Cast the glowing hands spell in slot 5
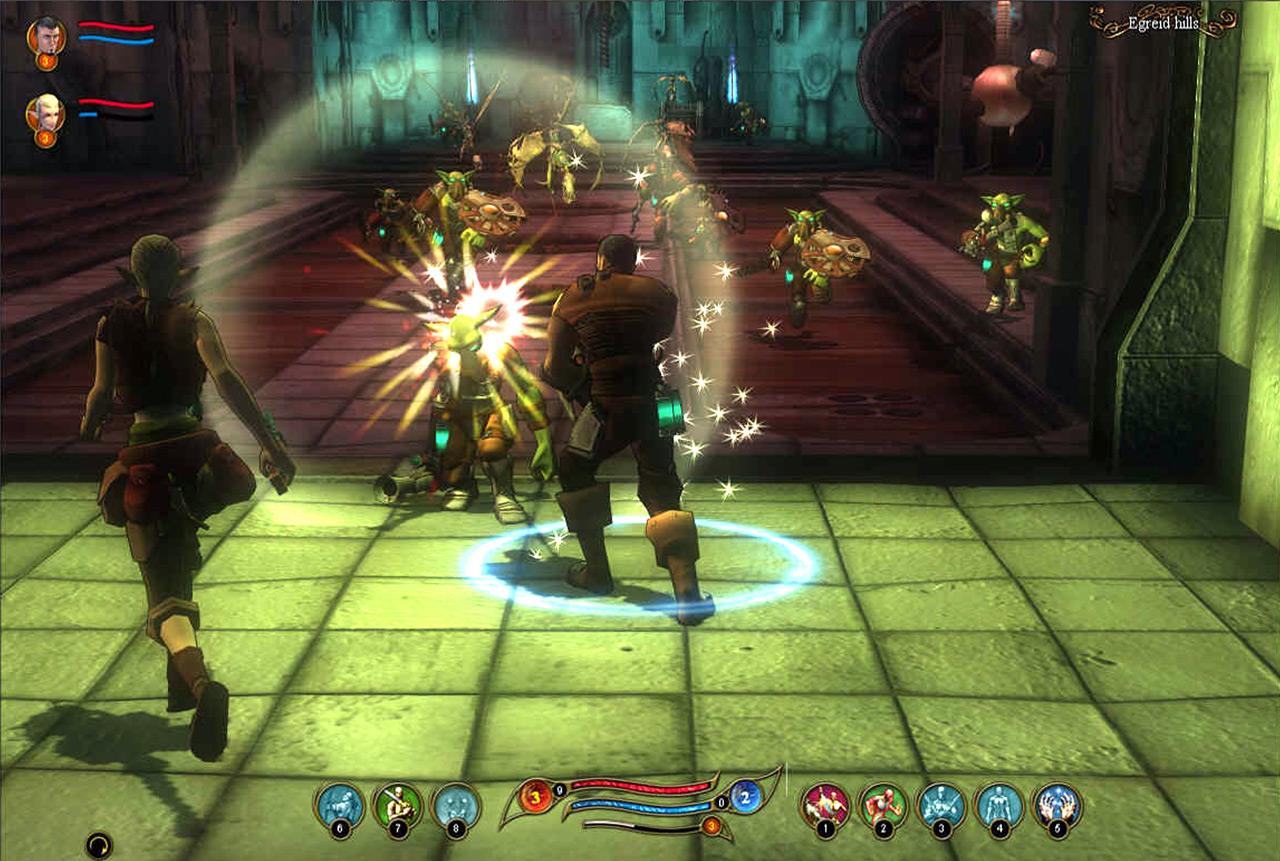Image resolution: width=1280 pixels, height=861 pixels. point(1058,805)
